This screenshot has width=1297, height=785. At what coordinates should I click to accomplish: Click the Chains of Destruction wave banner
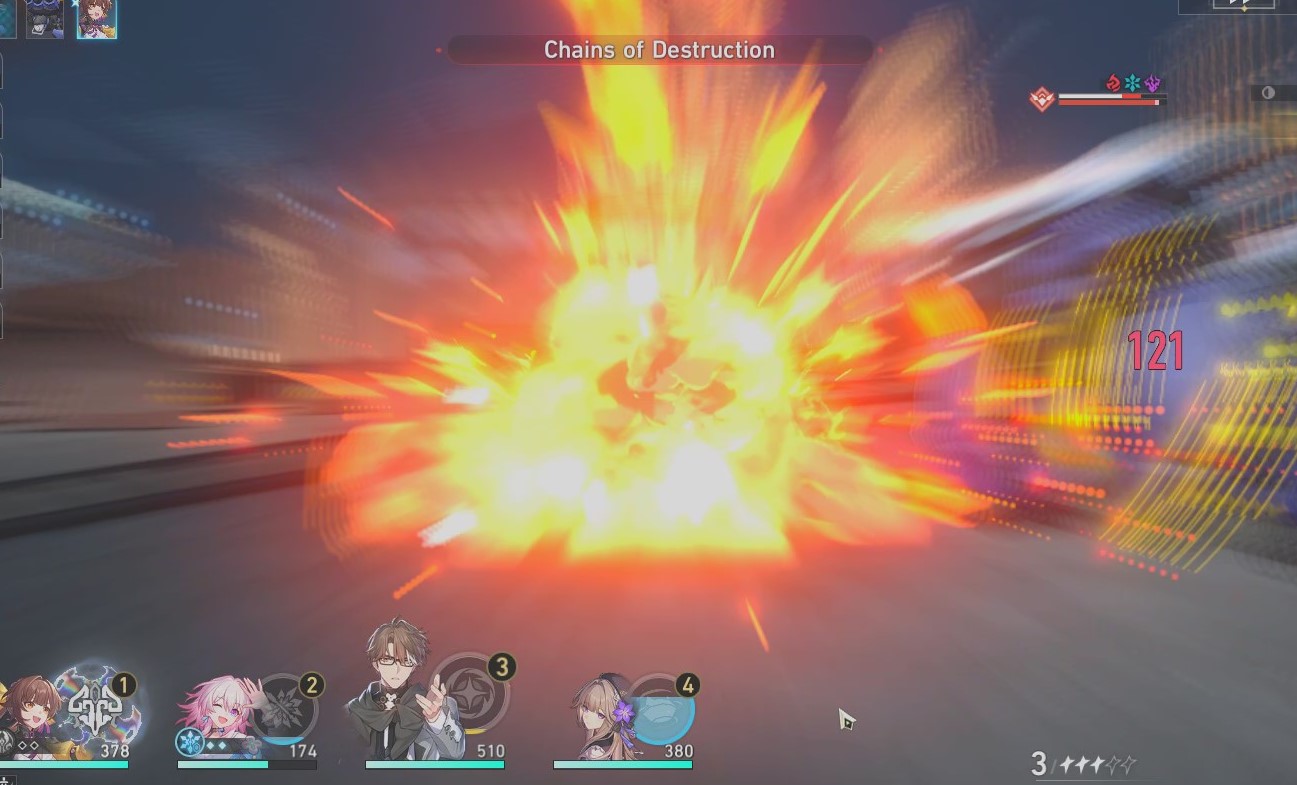point(658,49)
